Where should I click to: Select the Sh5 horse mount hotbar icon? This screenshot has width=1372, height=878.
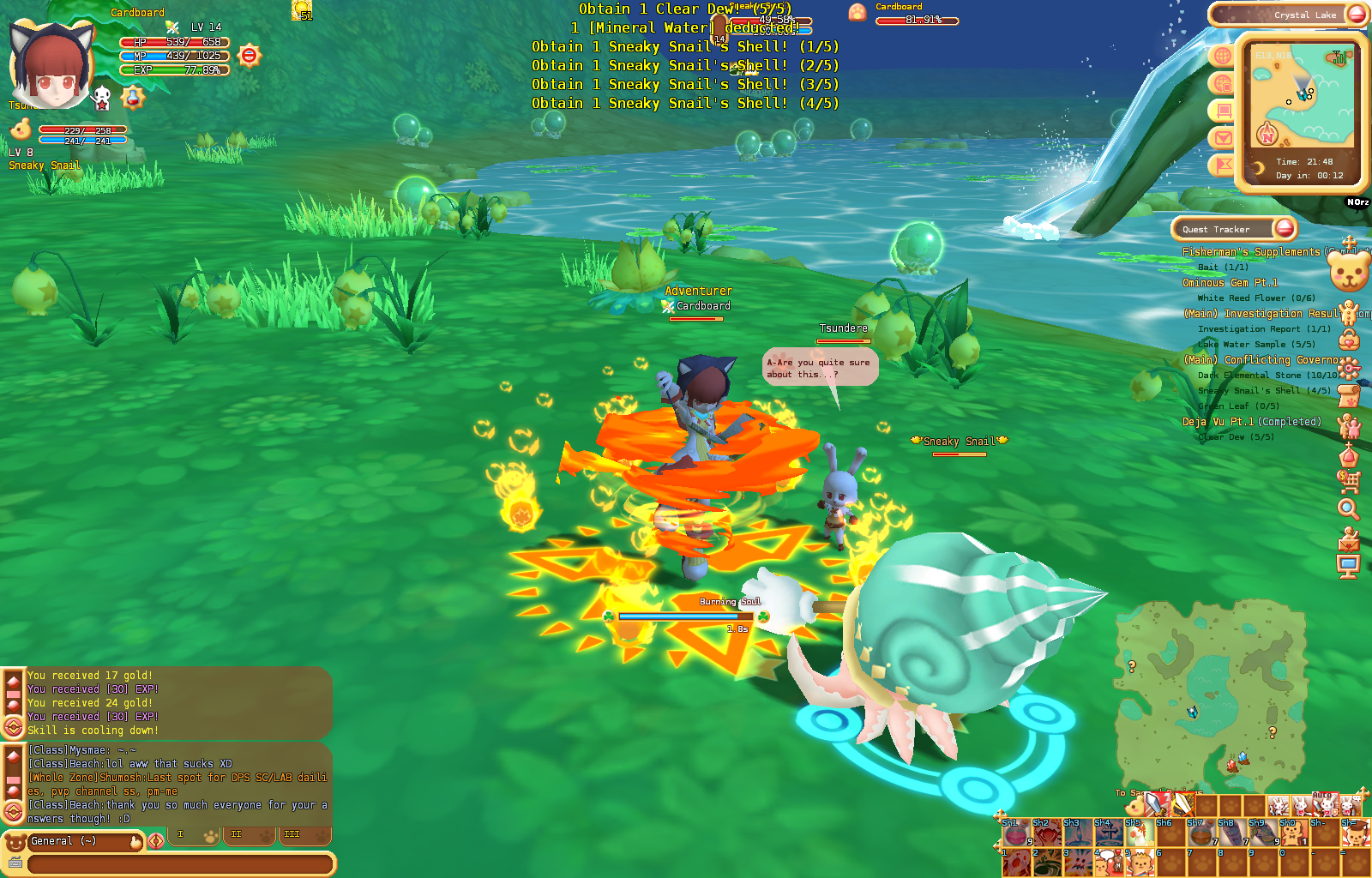coord(1139,833)
